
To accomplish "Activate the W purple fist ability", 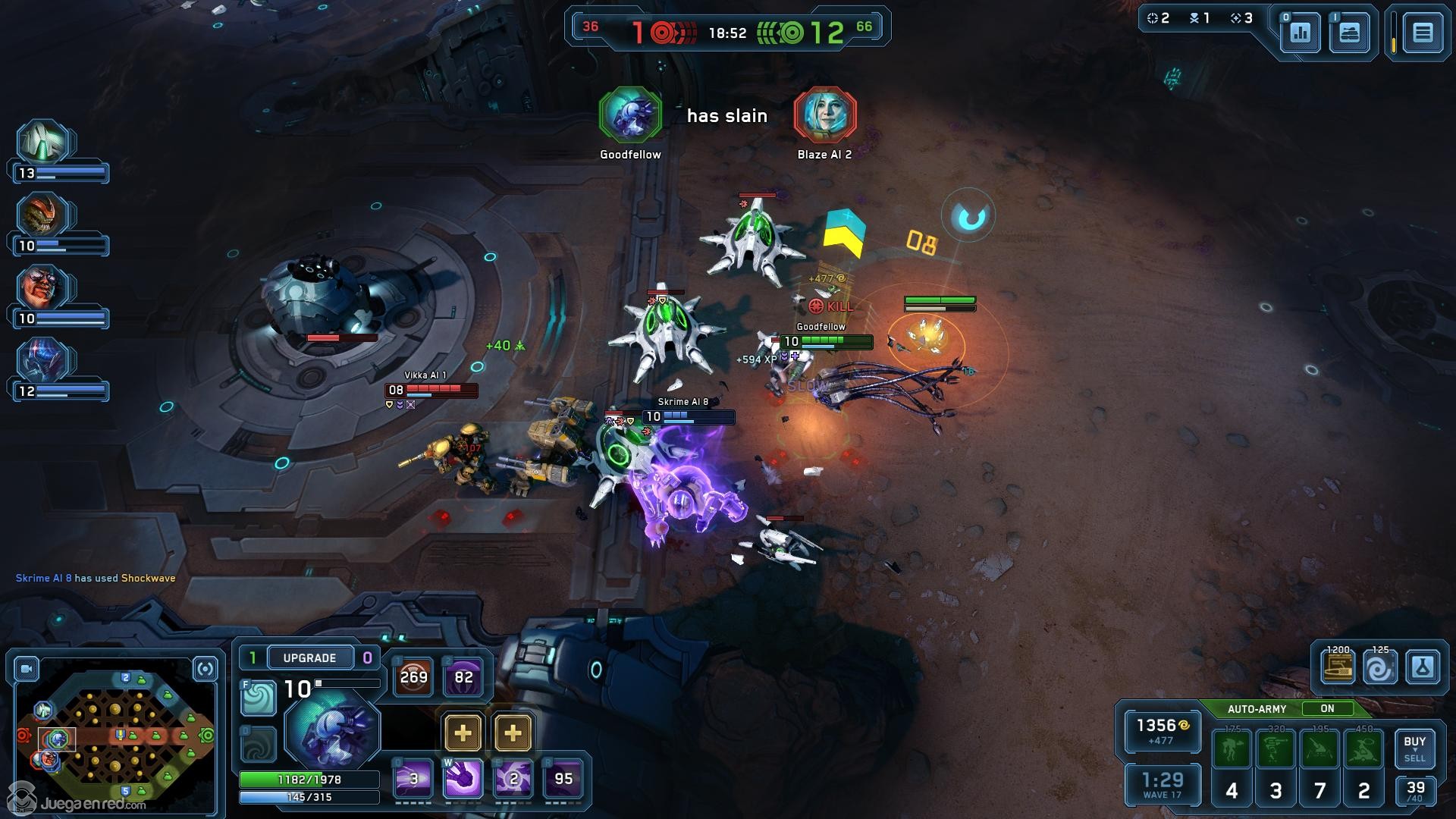I will 463,778.
